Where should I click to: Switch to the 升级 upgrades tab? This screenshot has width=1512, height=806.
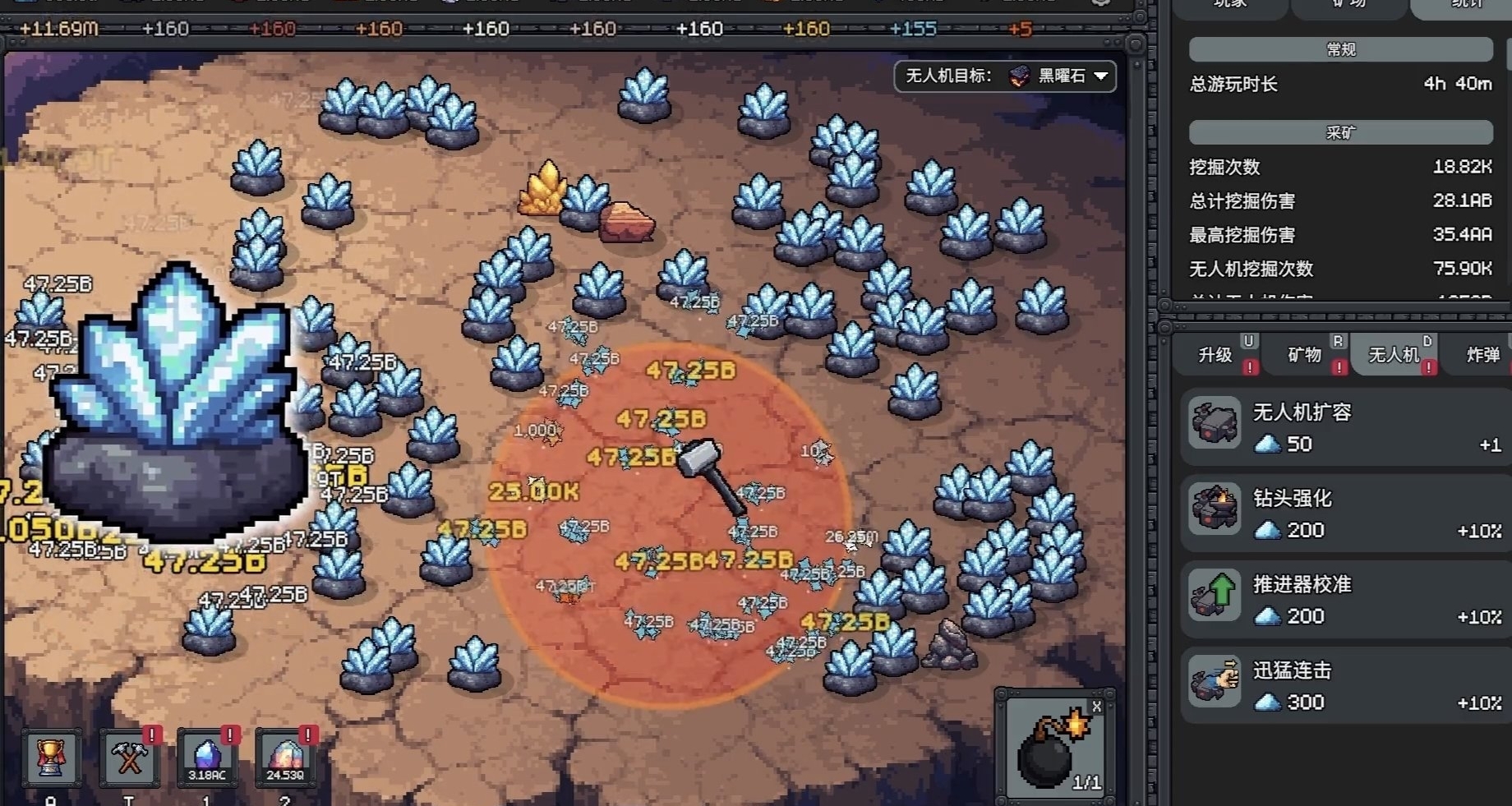[x=1215, y=355]
